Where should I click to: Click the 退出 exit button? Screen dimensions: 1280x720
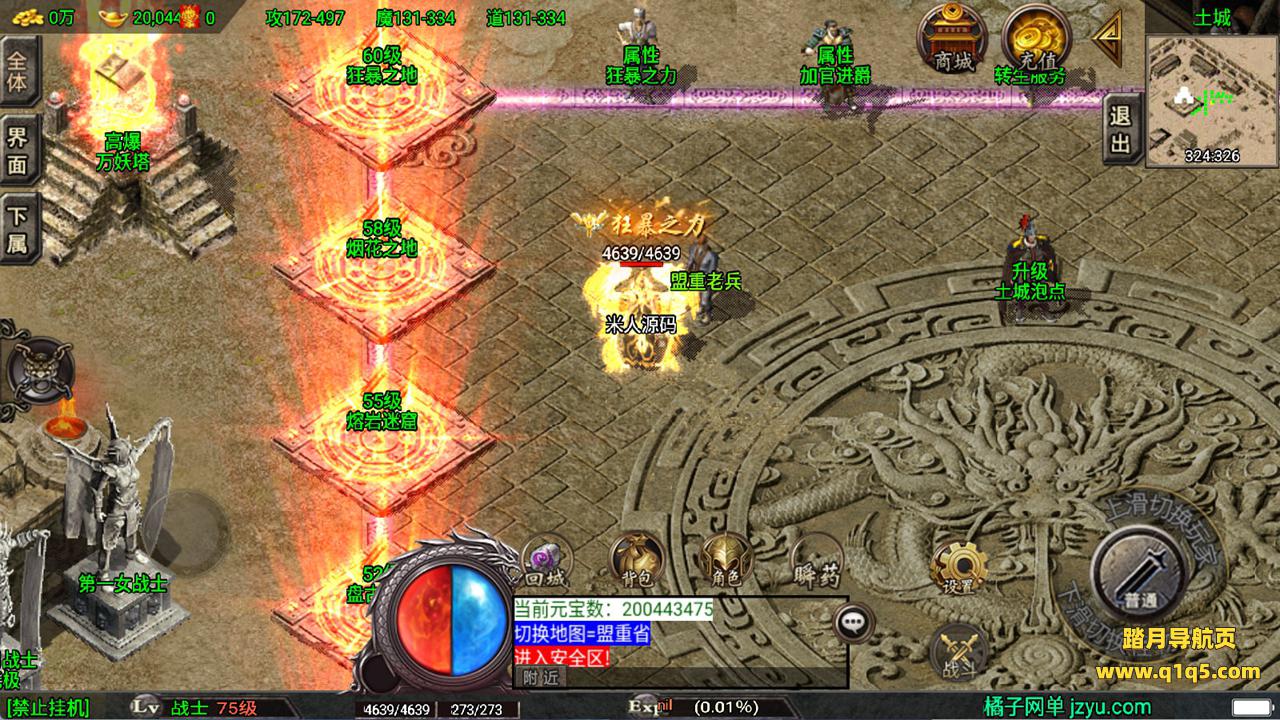[x=1121, y=129]
